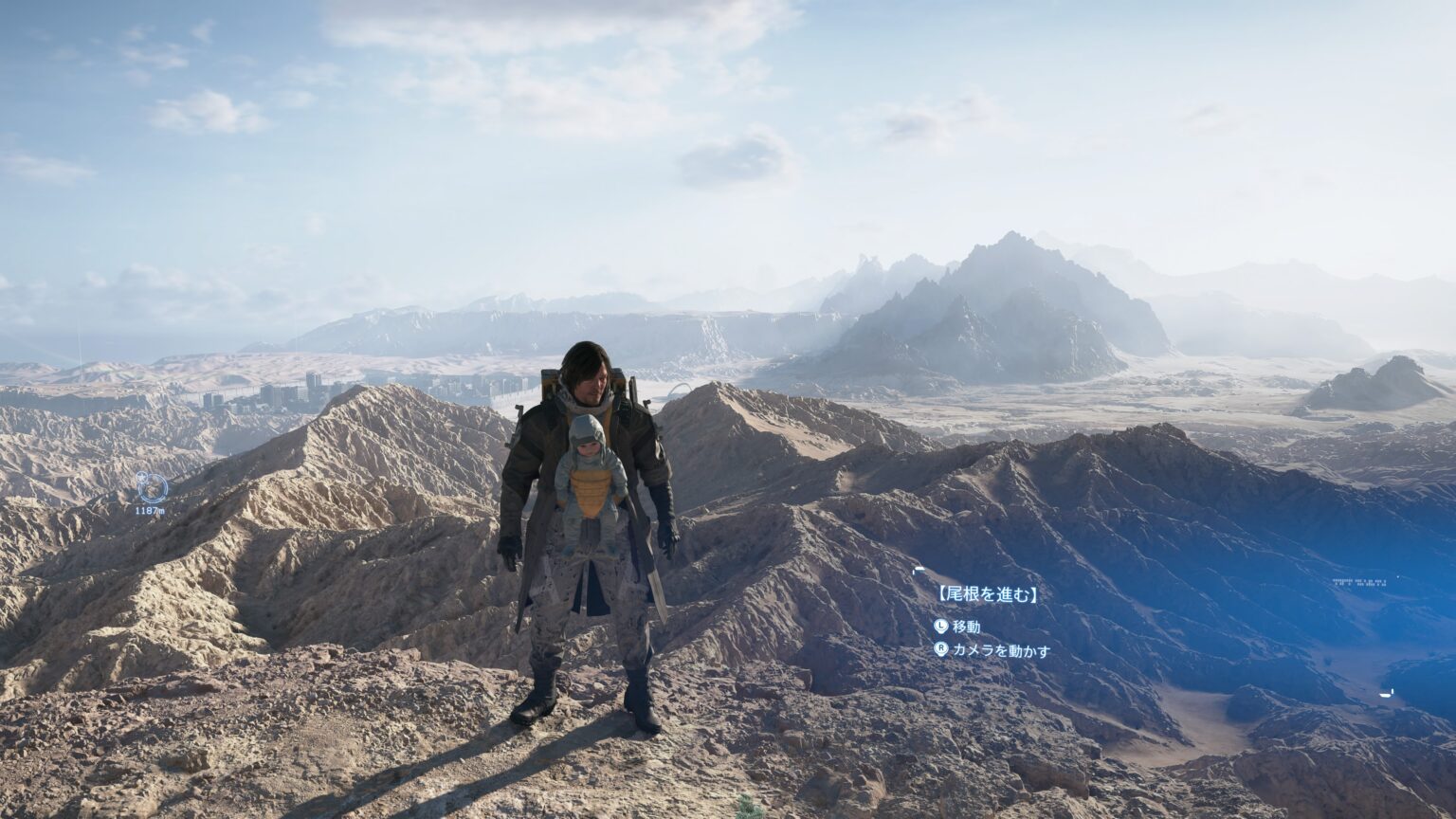Click the L-stick icon beside 移動
Image resolution: width=1456 pixels, height=819 pixels.
click(x=942, y=627)
